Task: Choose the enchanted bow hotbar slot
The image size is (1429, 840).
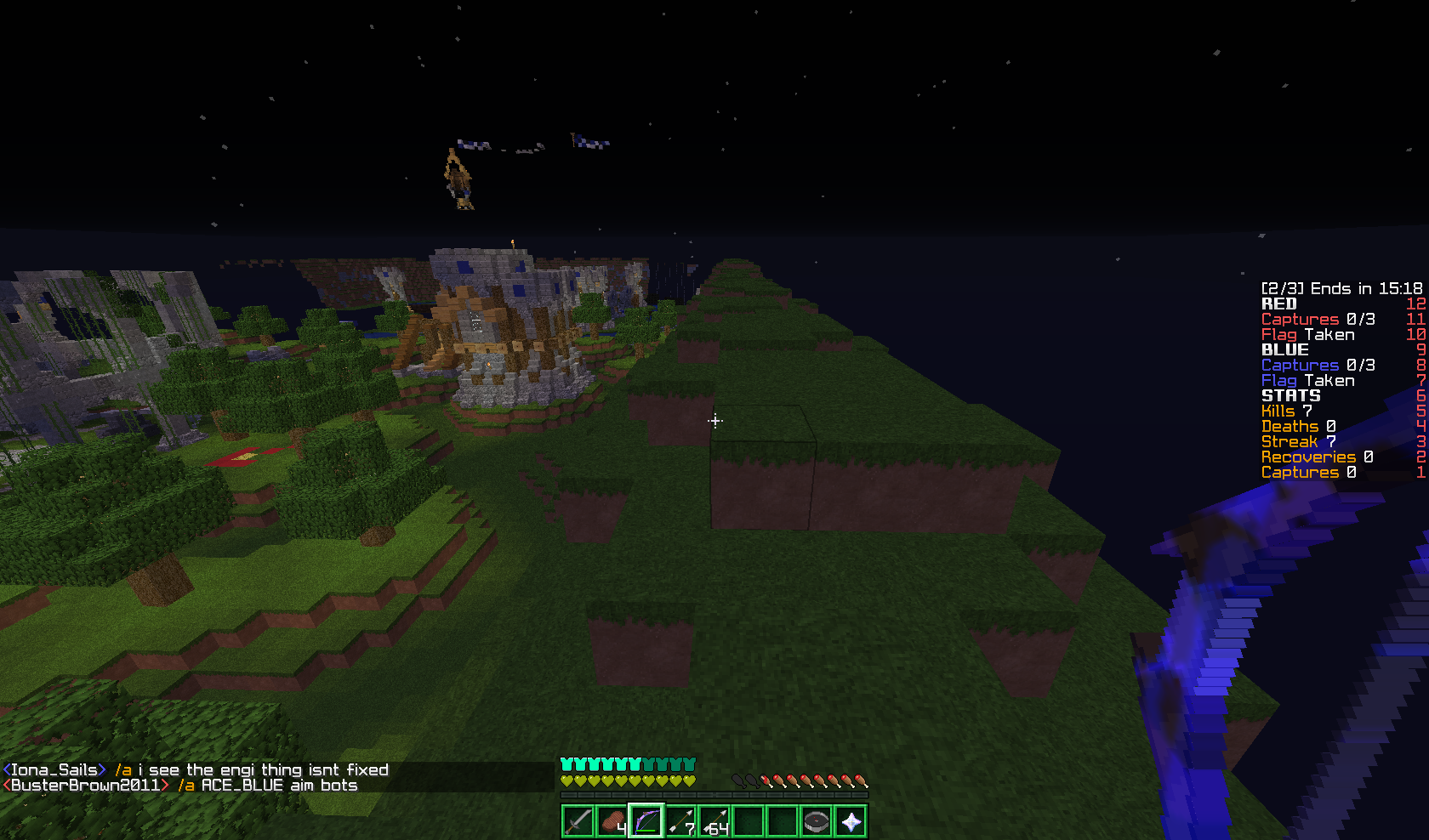Action: coord(646,822)
